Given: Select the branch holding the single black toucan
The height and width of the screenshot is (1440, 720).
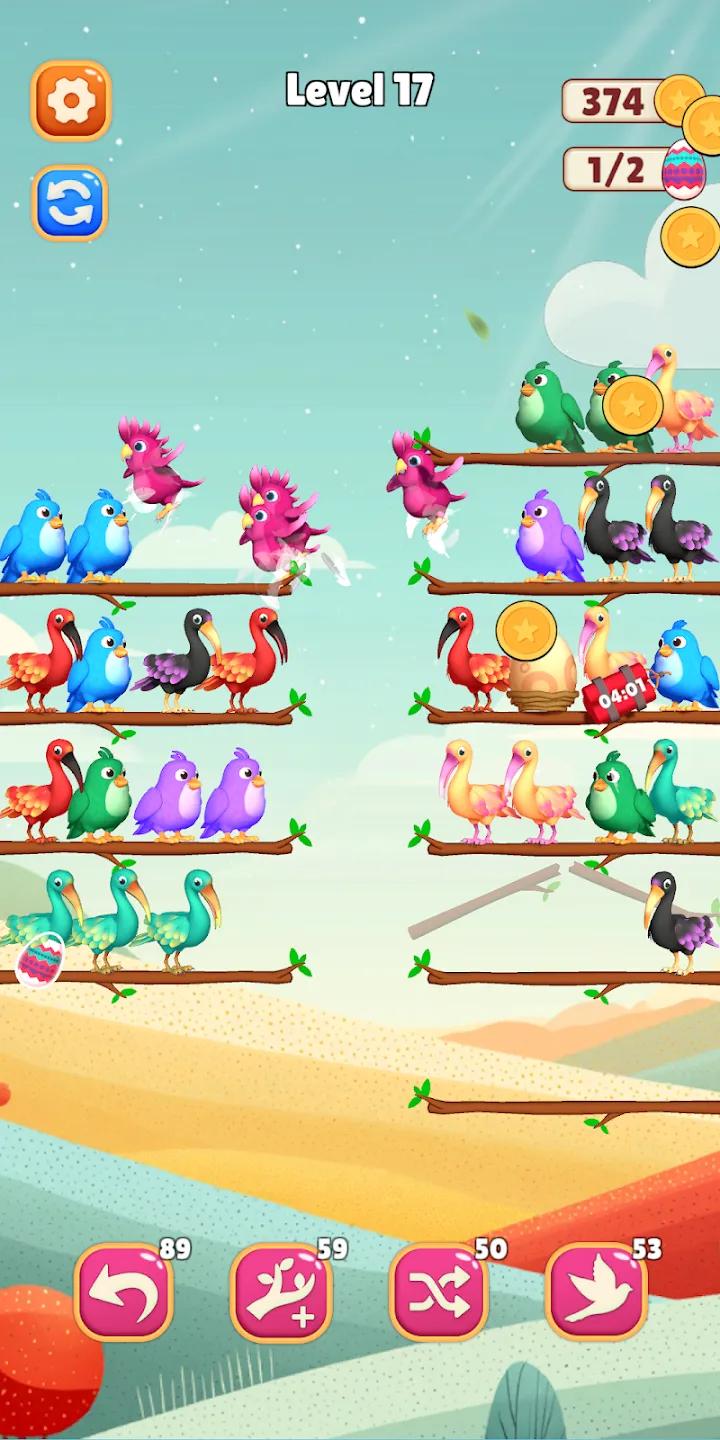Looking at the screenshot, I should (x=570, y=975).
